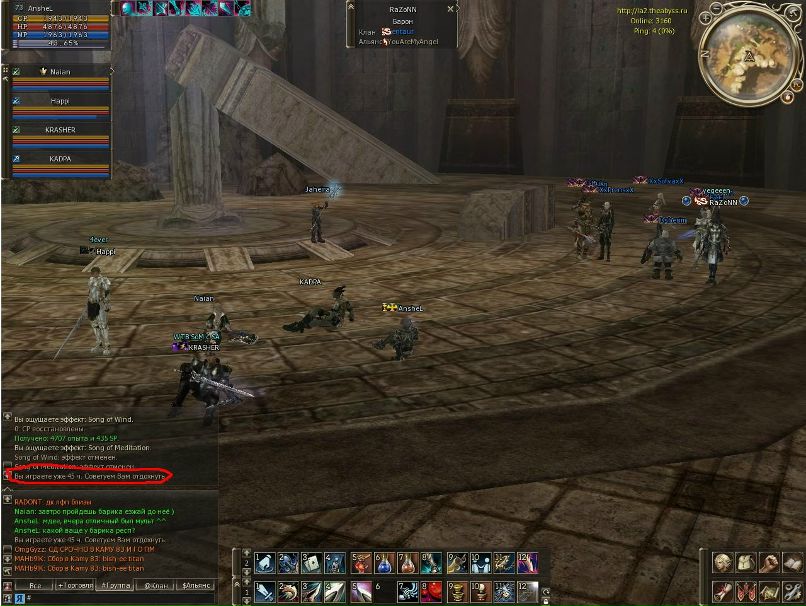Switch to the +Торговля chat tab

73,585
